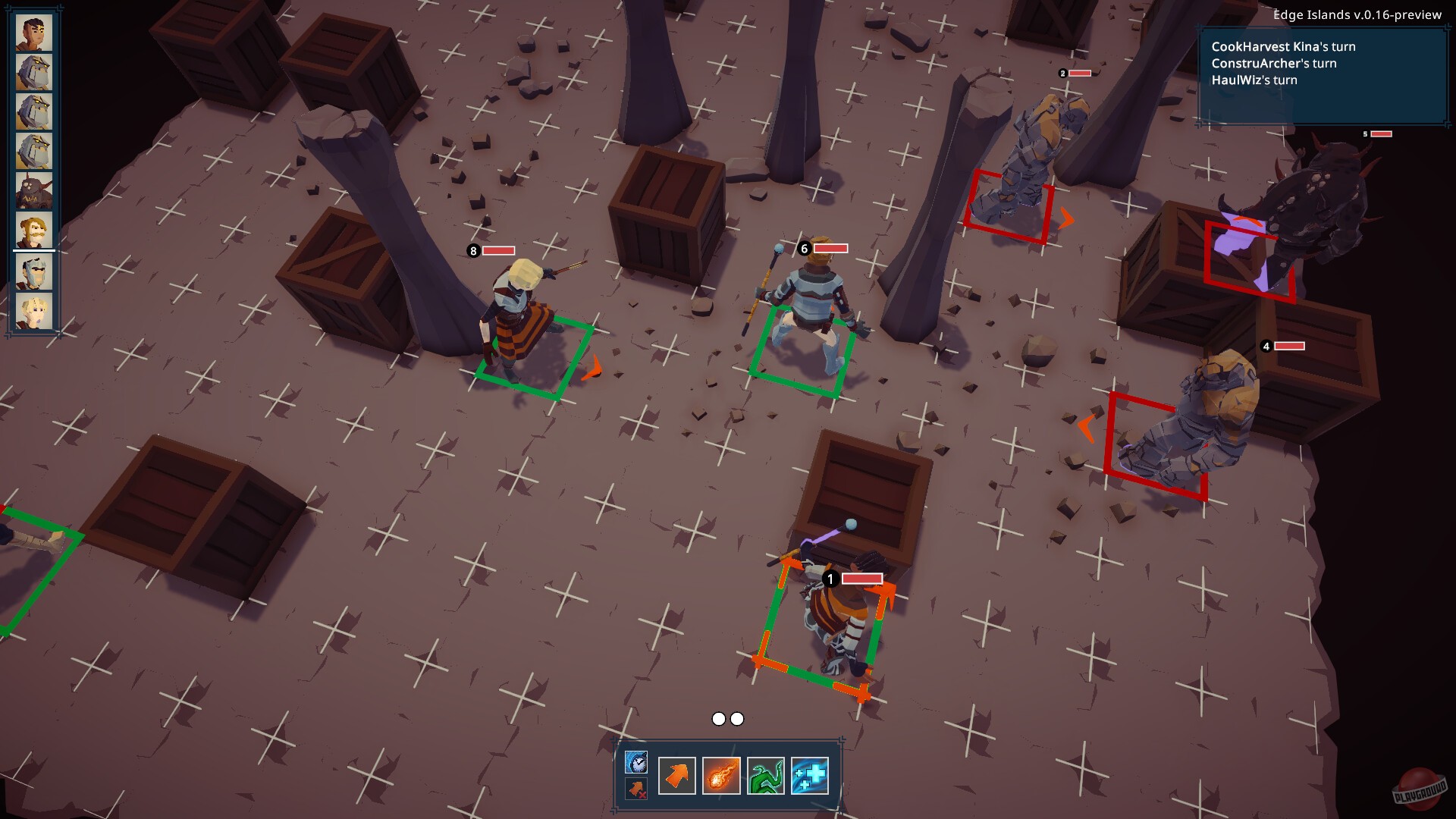Toggle the left page indicator dot
1456x819 pixels.
point(718,717)
